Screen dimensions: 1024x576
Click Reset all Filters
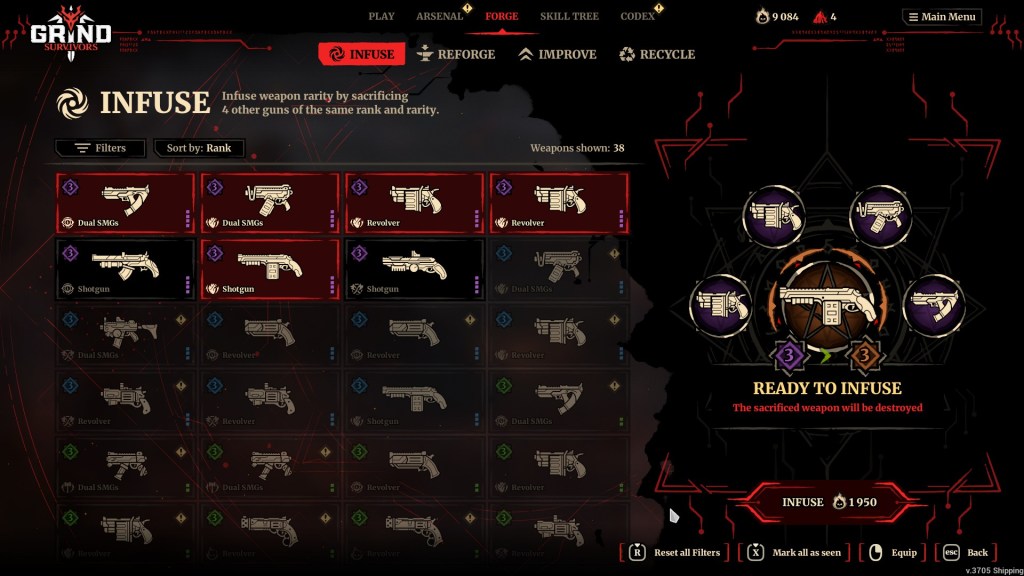[676, 552]
